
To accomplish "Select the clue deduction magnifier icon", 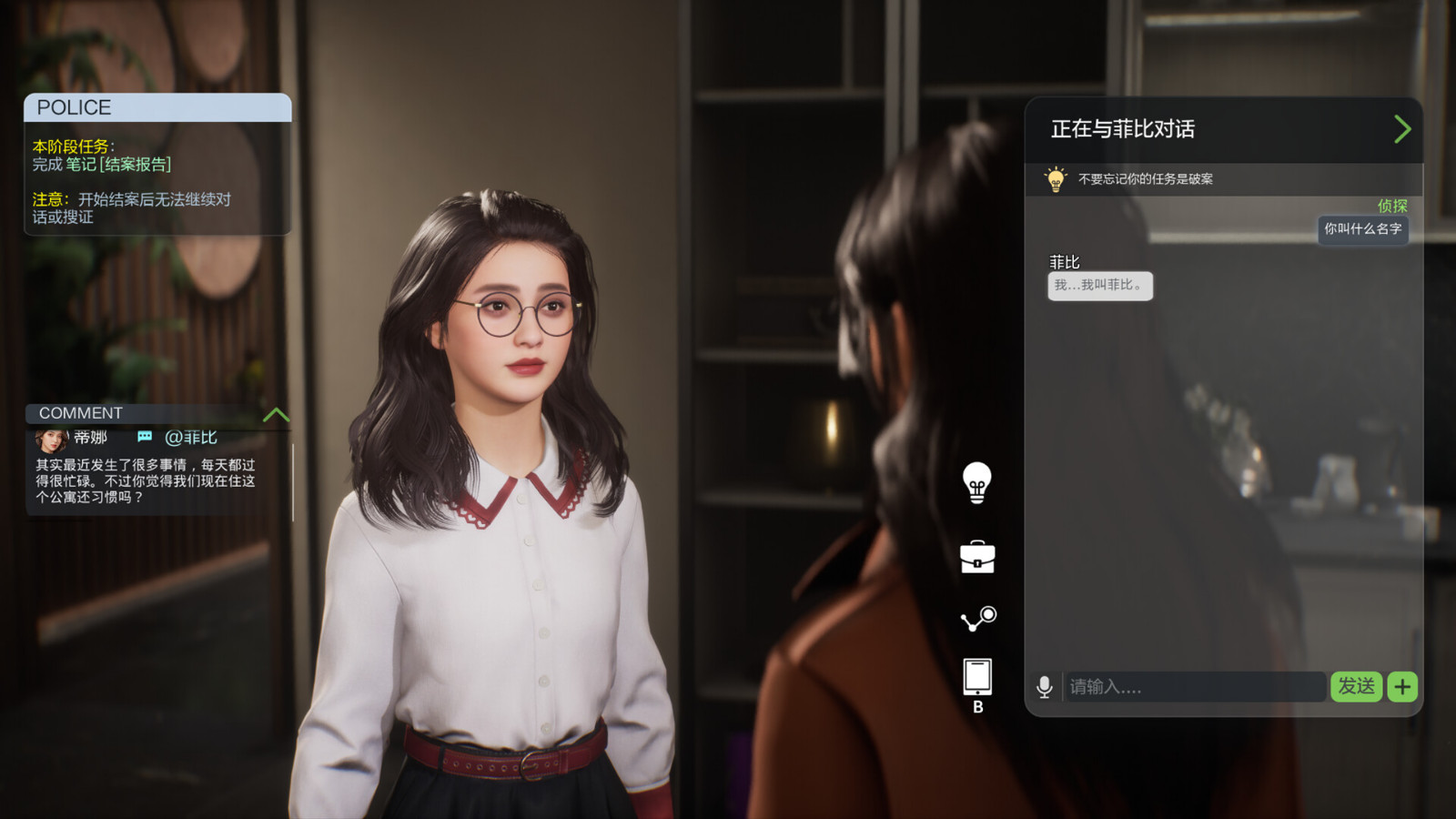I will pos(977,616).
